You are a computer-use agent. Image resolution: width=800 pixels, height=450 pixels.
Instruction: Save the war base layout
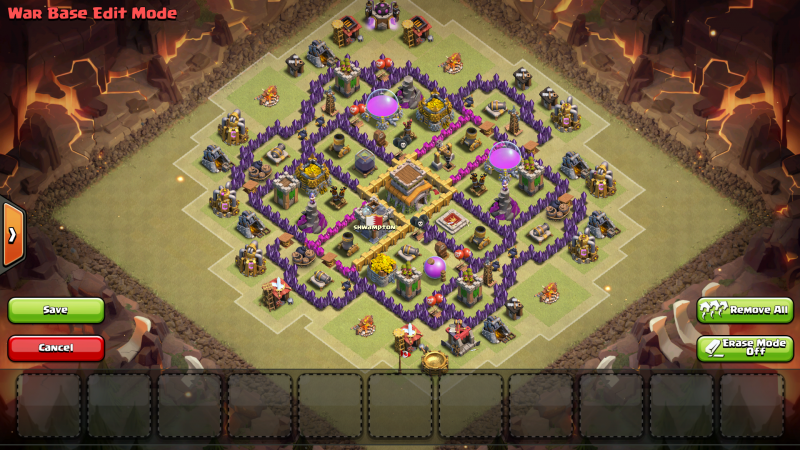[x=56, y=310]
